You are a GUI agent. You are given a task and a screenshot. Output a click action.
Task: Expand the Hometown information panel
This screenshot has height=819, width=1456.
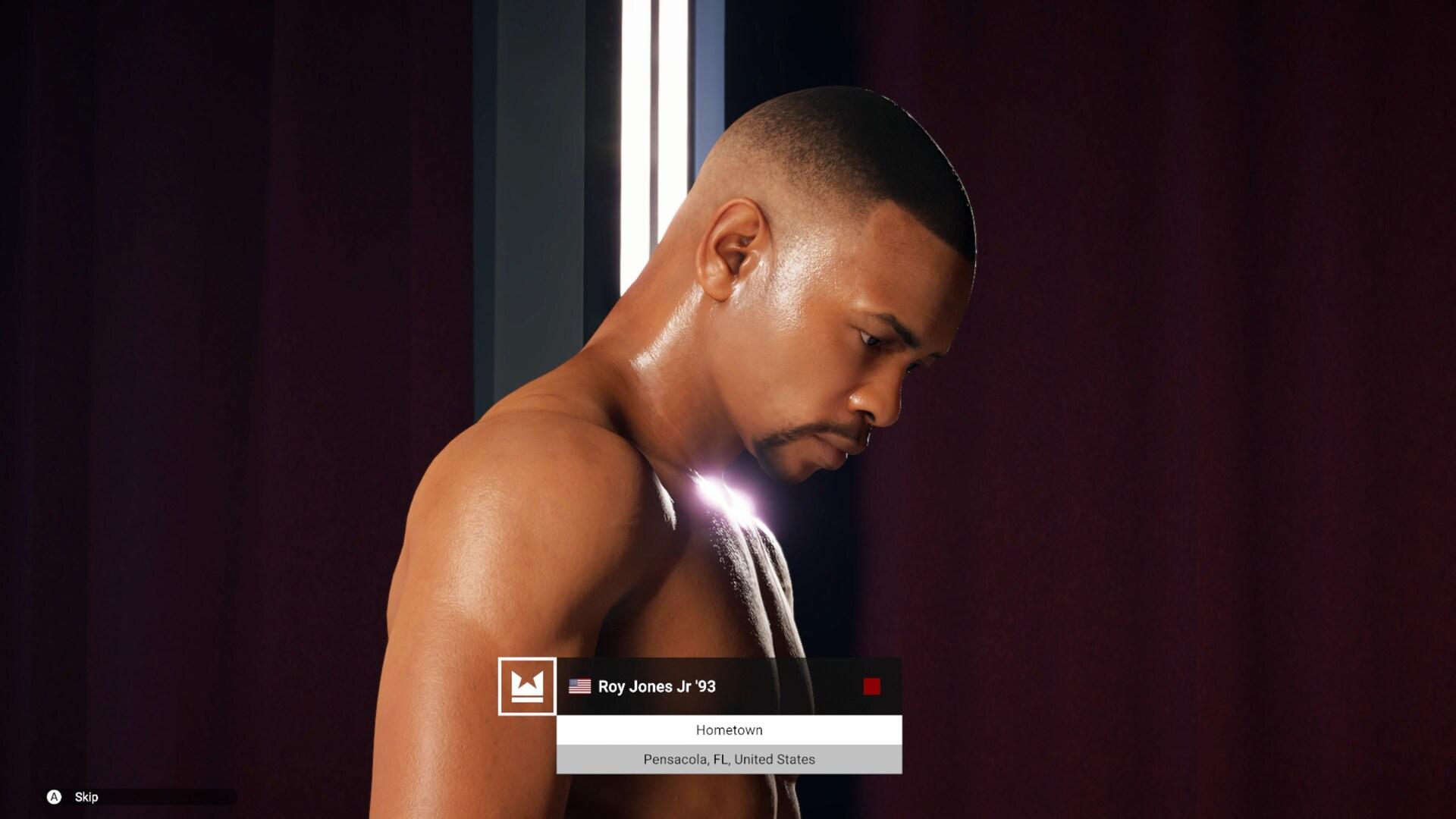point(729,730)
